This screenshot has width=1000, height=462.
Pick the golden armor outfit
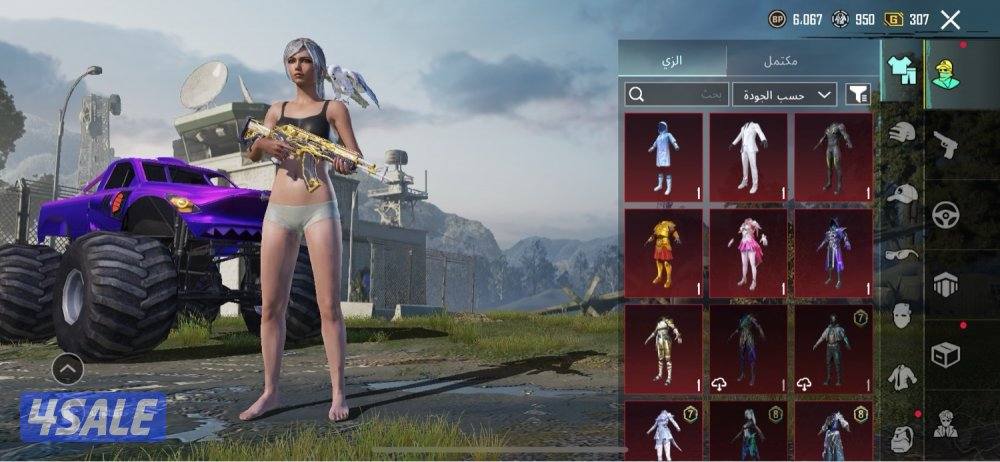[x=663, y=348]
